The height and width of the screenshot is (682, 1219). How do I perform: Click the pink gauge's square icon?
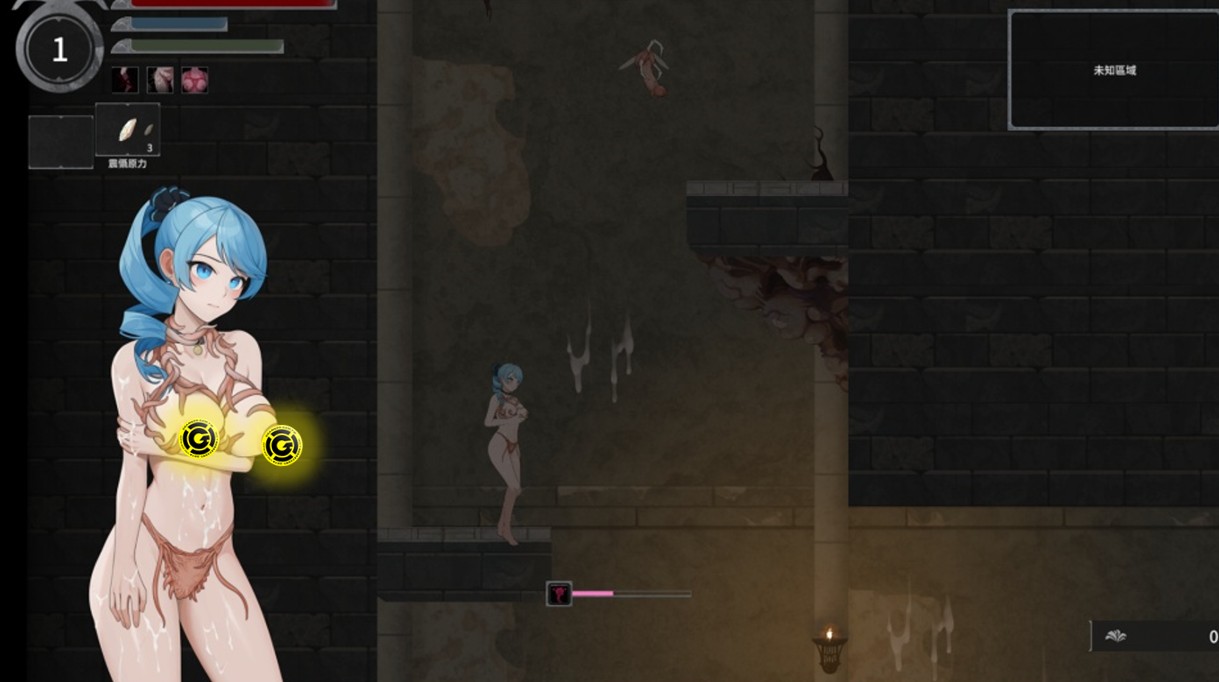point(559,594)
